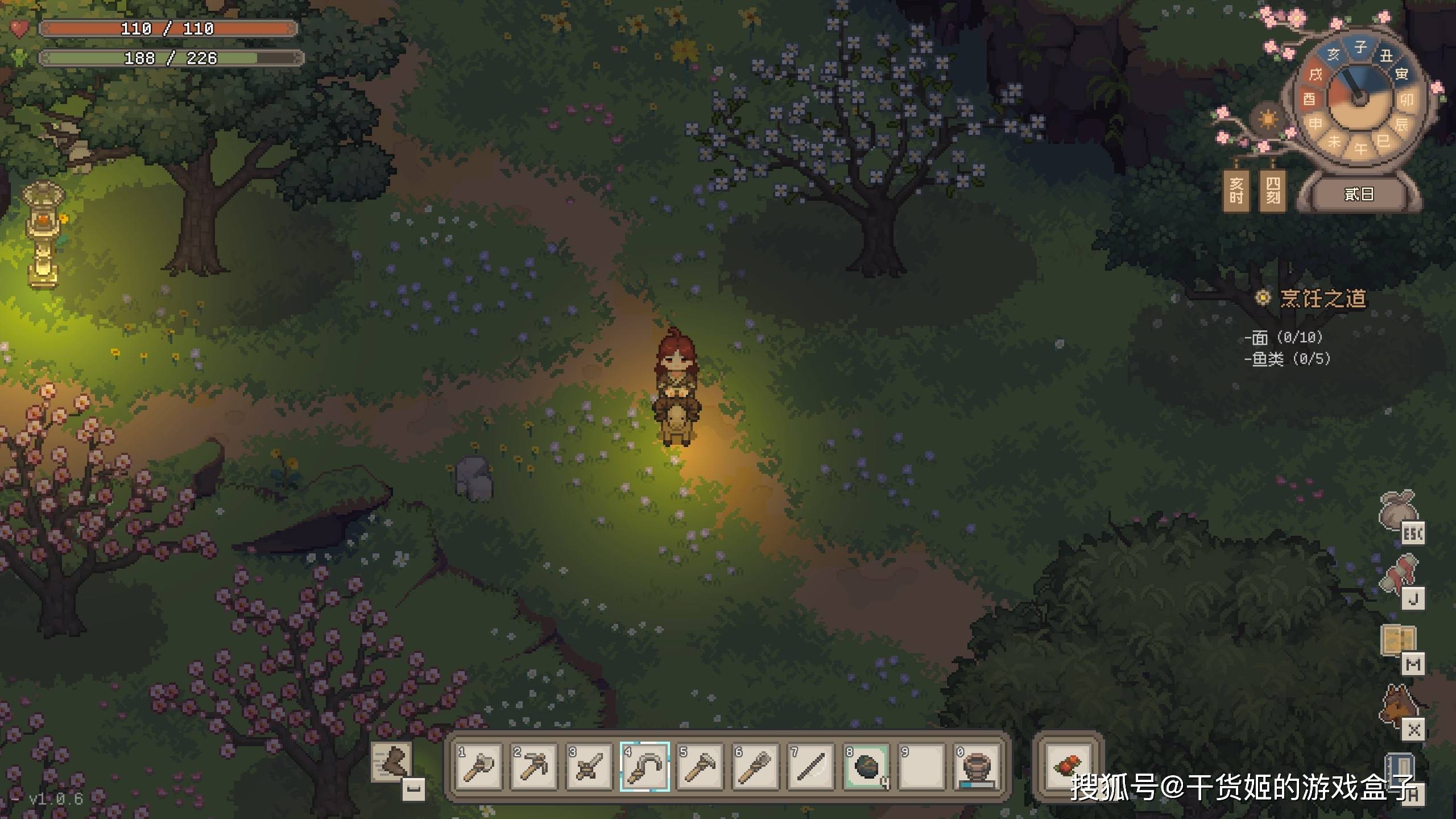Select the shovel in hotbar slot 6
The height and width of the screenshot is (819, 1456).
click(x=755, y=766)
